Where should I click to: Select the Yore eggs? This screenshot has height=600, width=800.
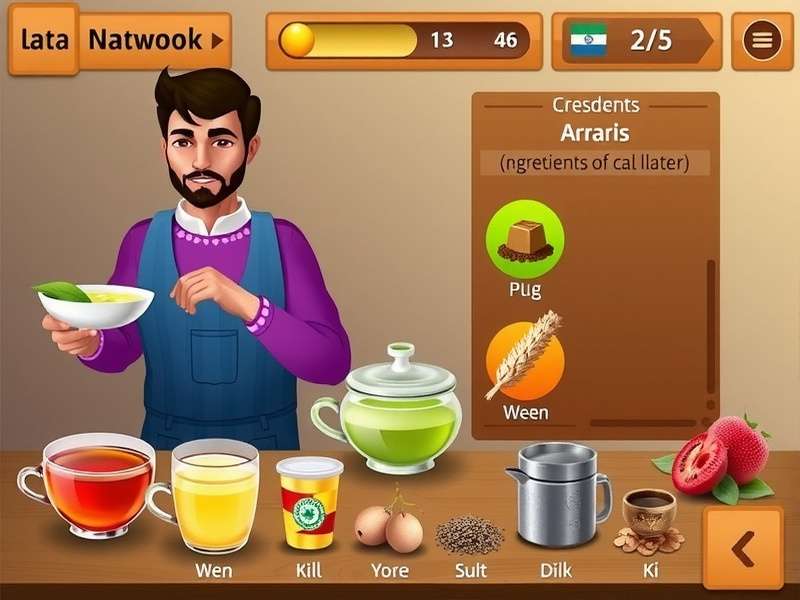click(x=388, y=526)
